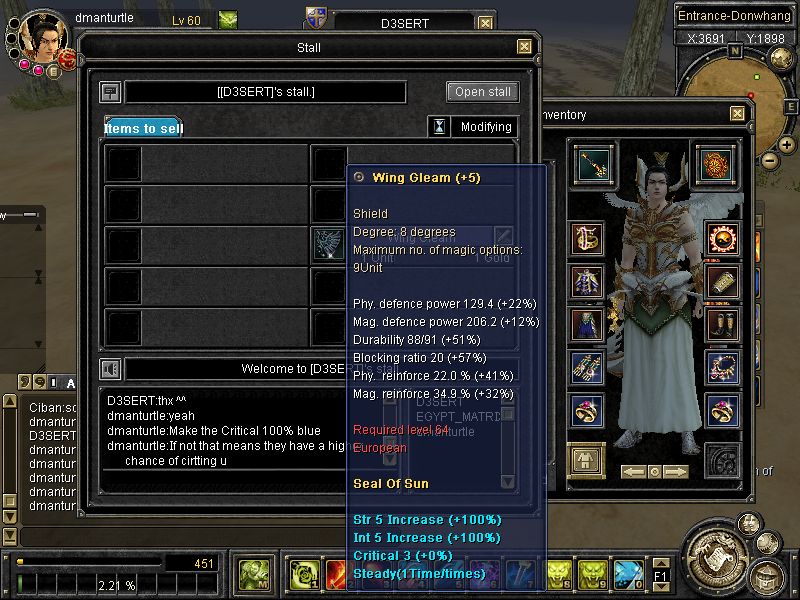The height and width of the screenshot is (600, 800).
Task: Edit the stall name field
Action: tap(265, 92)
